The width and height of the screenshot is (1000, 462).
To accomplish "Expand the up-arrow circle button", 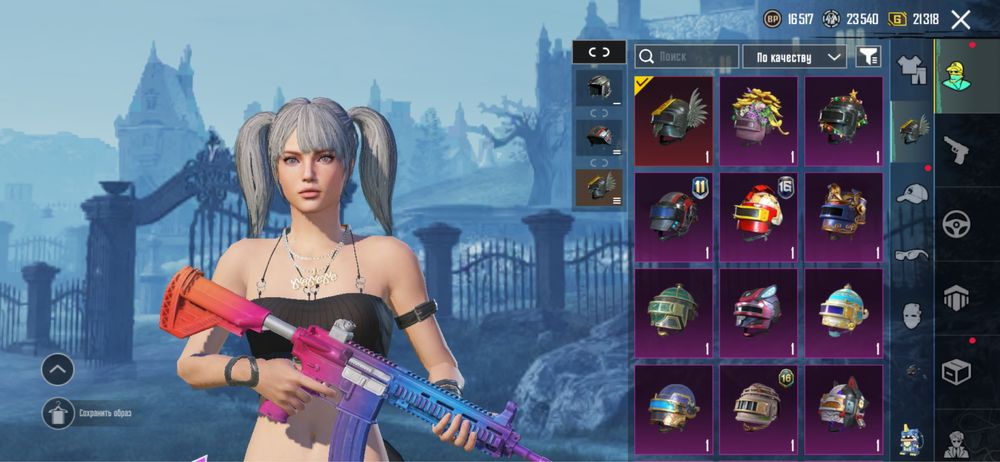I will tap(57, 369).
